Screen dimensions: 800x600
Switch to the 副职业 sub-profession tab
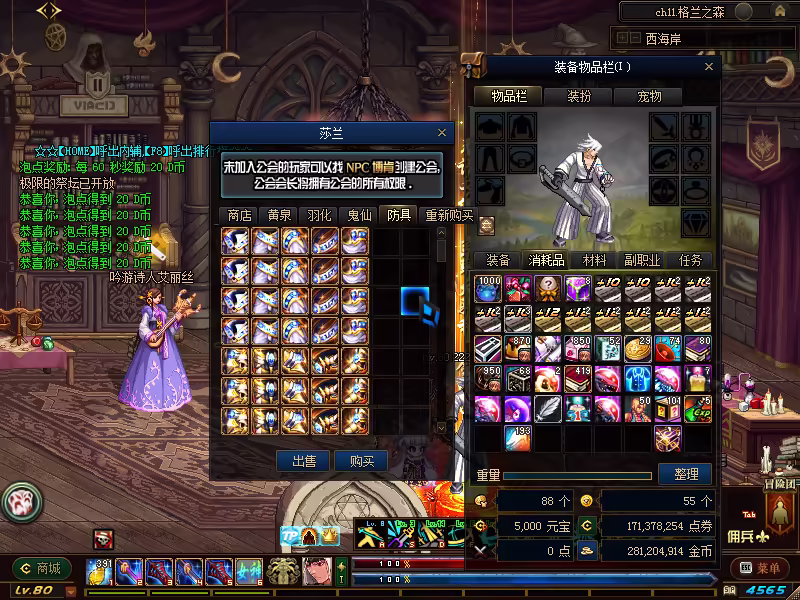(x=641, y=260)
